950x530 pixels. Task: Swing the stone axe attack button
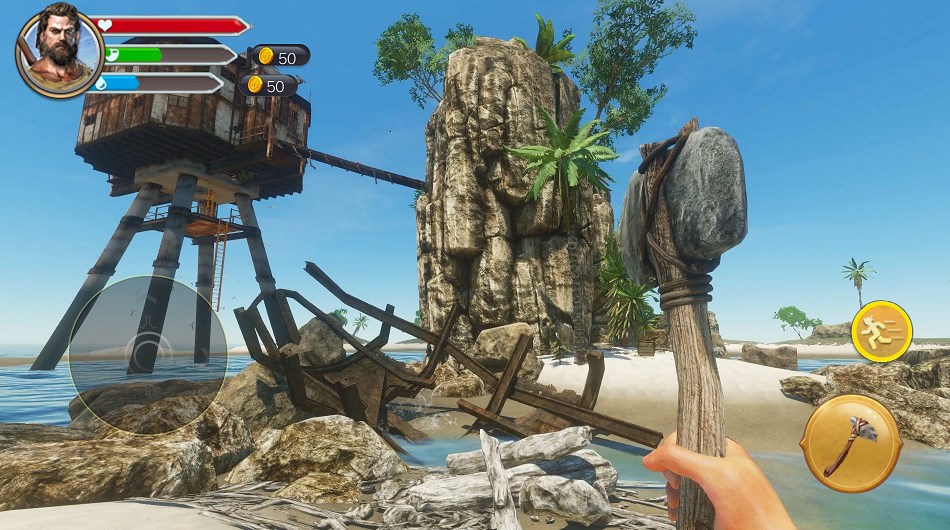point(851,443)
